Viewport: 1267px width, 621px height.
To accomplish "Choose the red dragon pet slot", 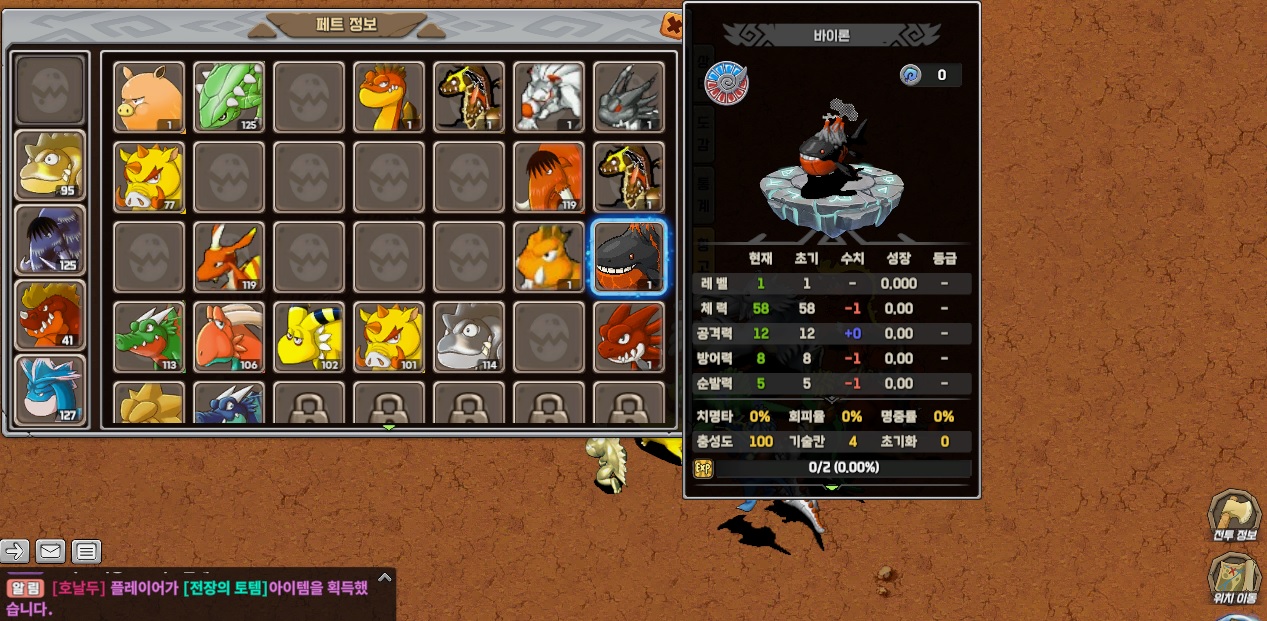I will [629, 337].
